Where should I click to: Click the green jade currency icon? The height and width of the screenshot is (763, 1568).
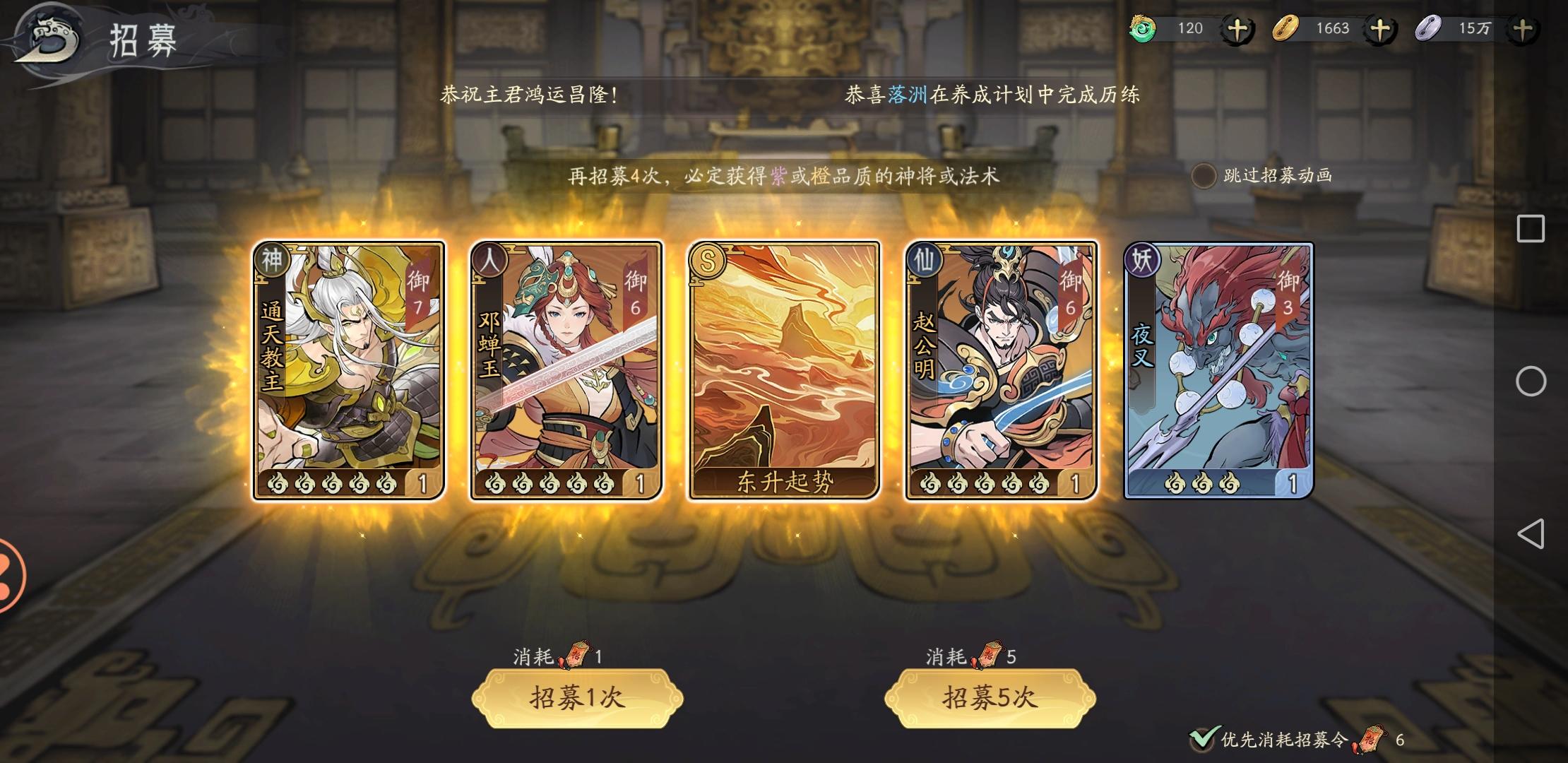pyautogui.click(x=1144, y=28)
